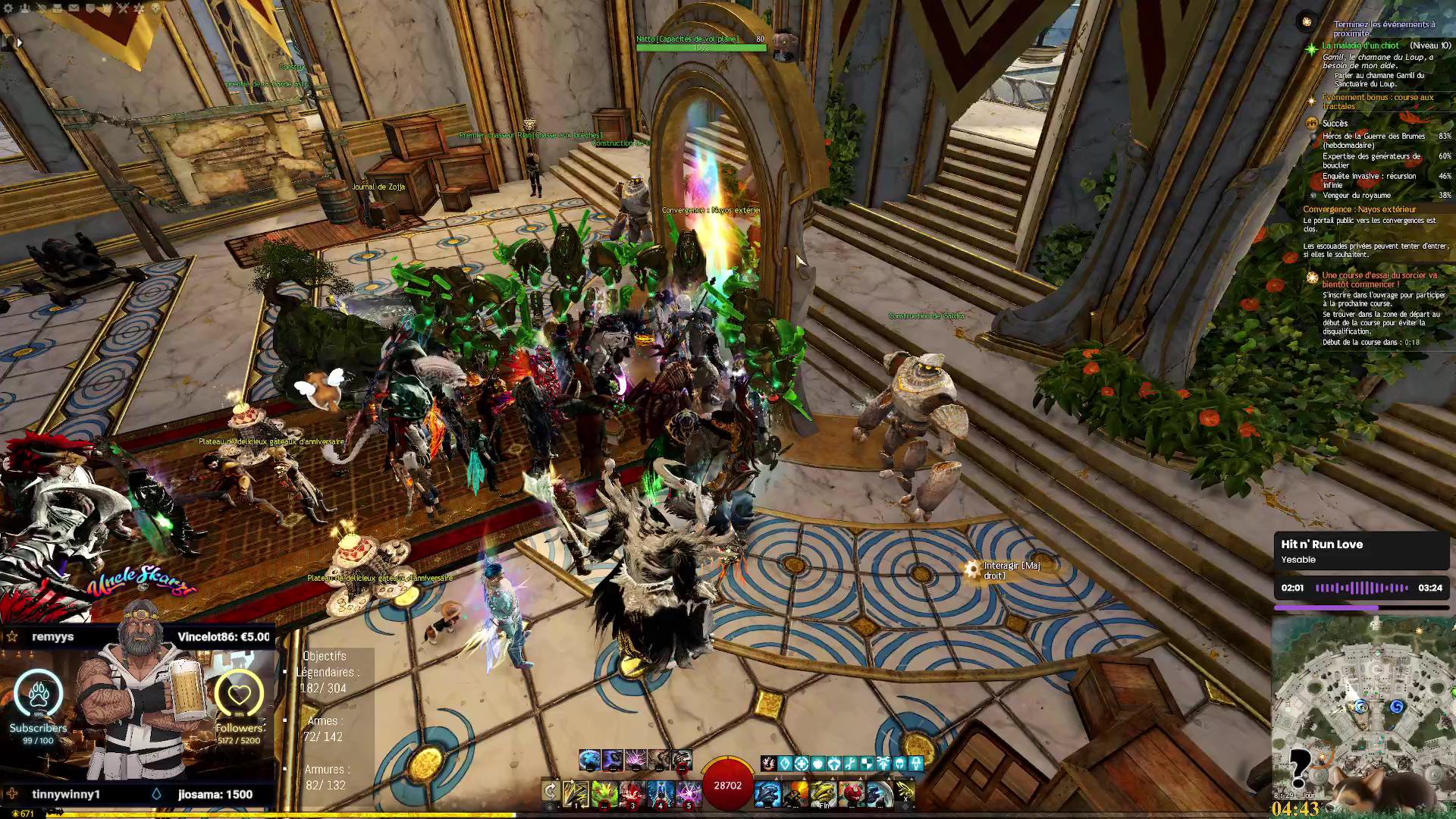Open the crossed swords PvP icon

pyautogui.click(x=122, y=8)
